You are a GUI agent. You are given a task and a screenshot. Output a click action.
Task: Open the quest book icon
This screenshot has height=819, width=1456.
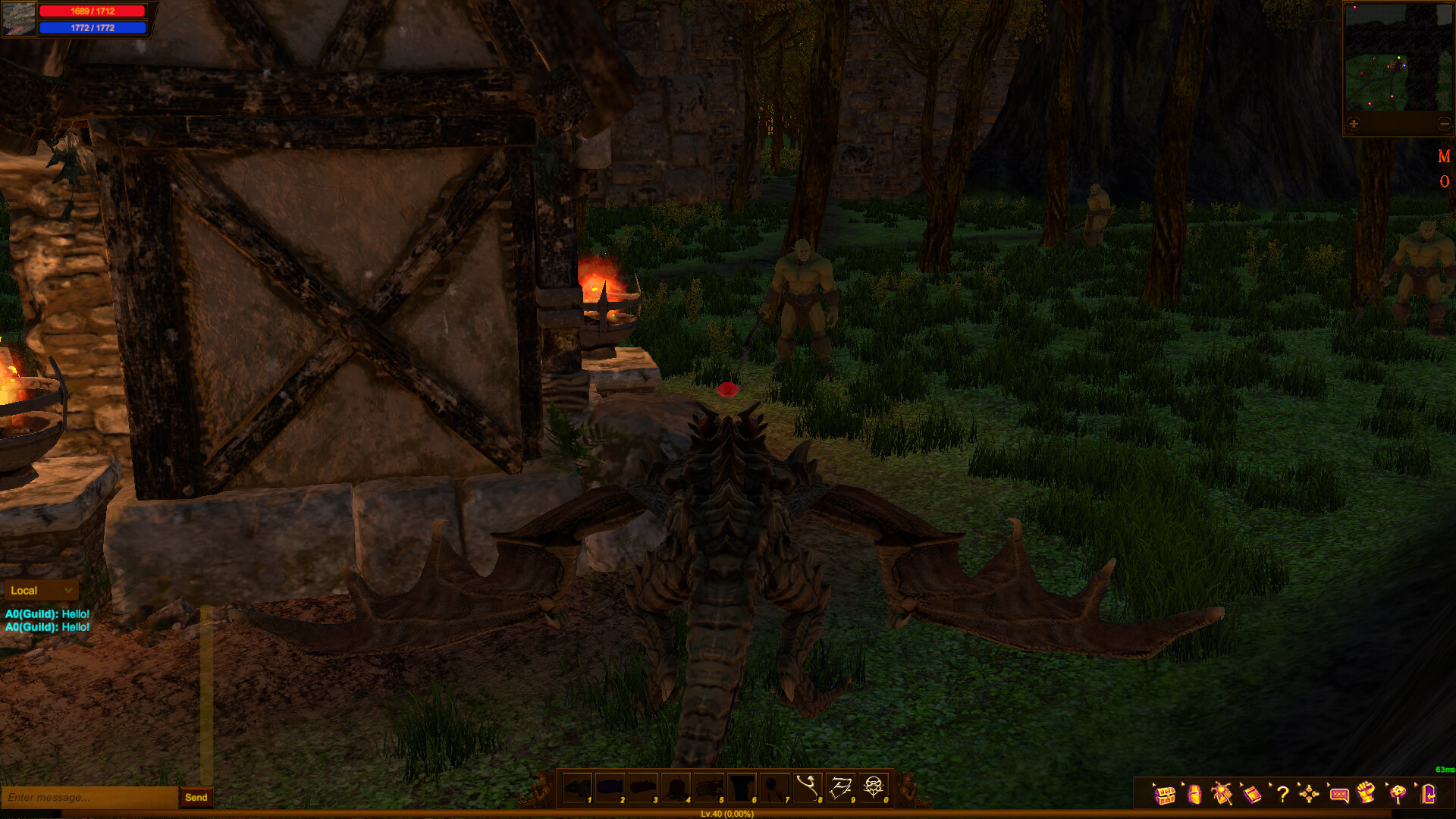(1251, 795)
